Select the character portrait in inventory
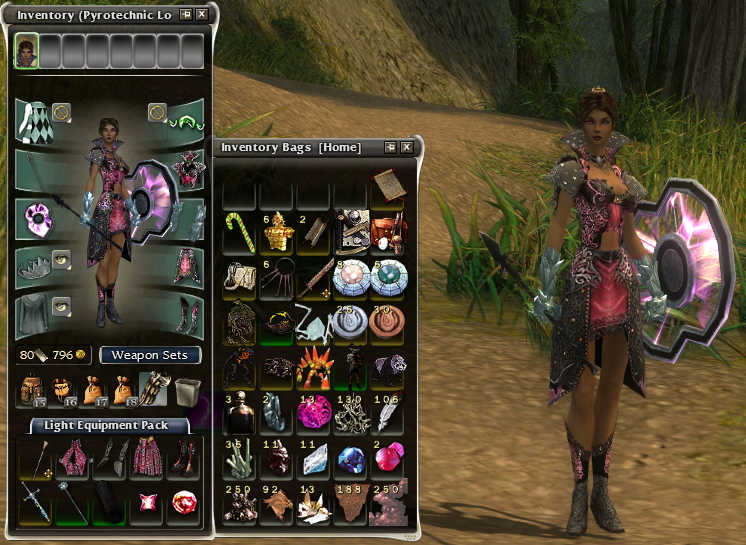 point(26,49)
